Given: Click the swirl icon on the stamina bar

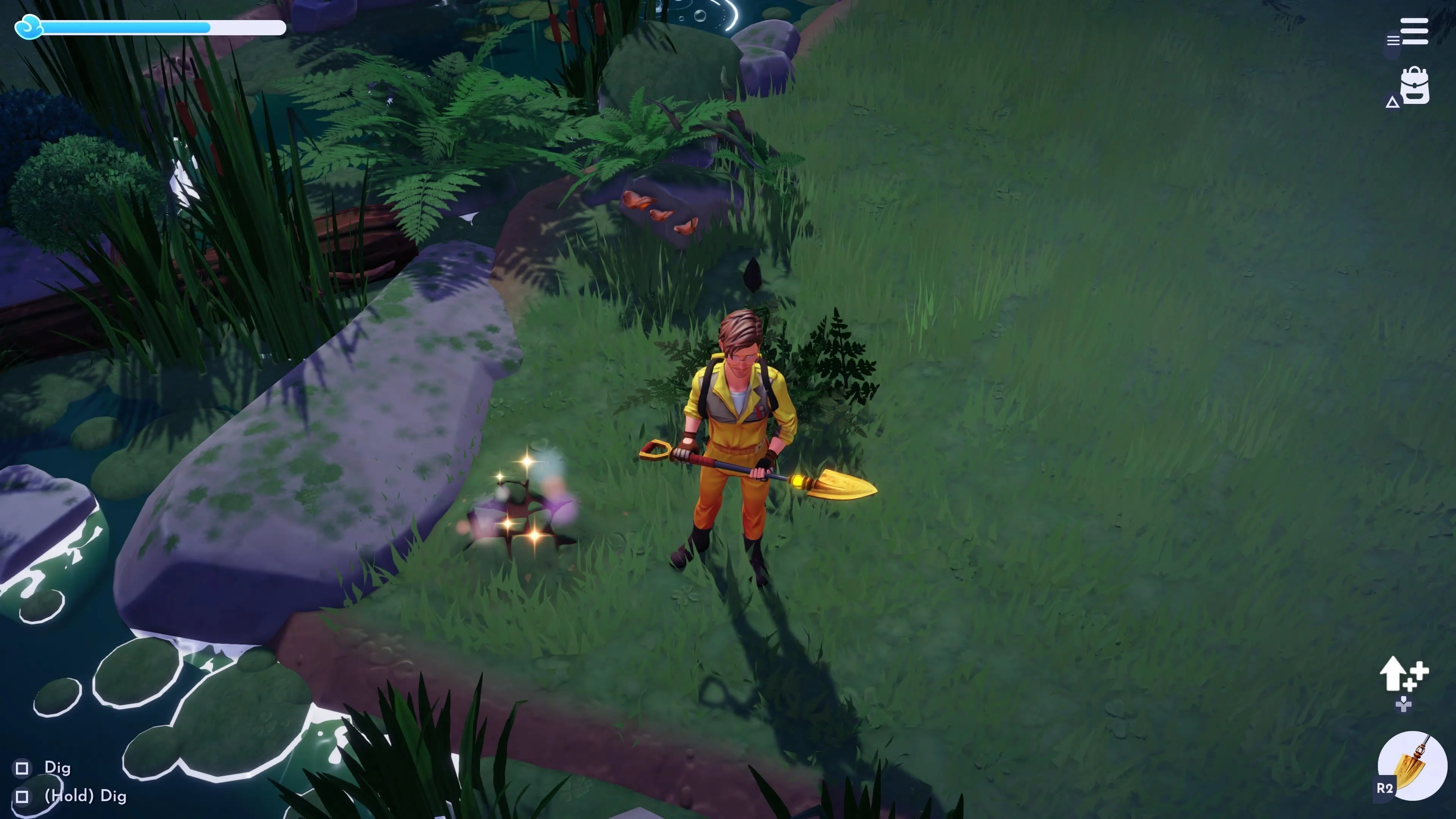Looking at the screenshot, I should (30, 27).
